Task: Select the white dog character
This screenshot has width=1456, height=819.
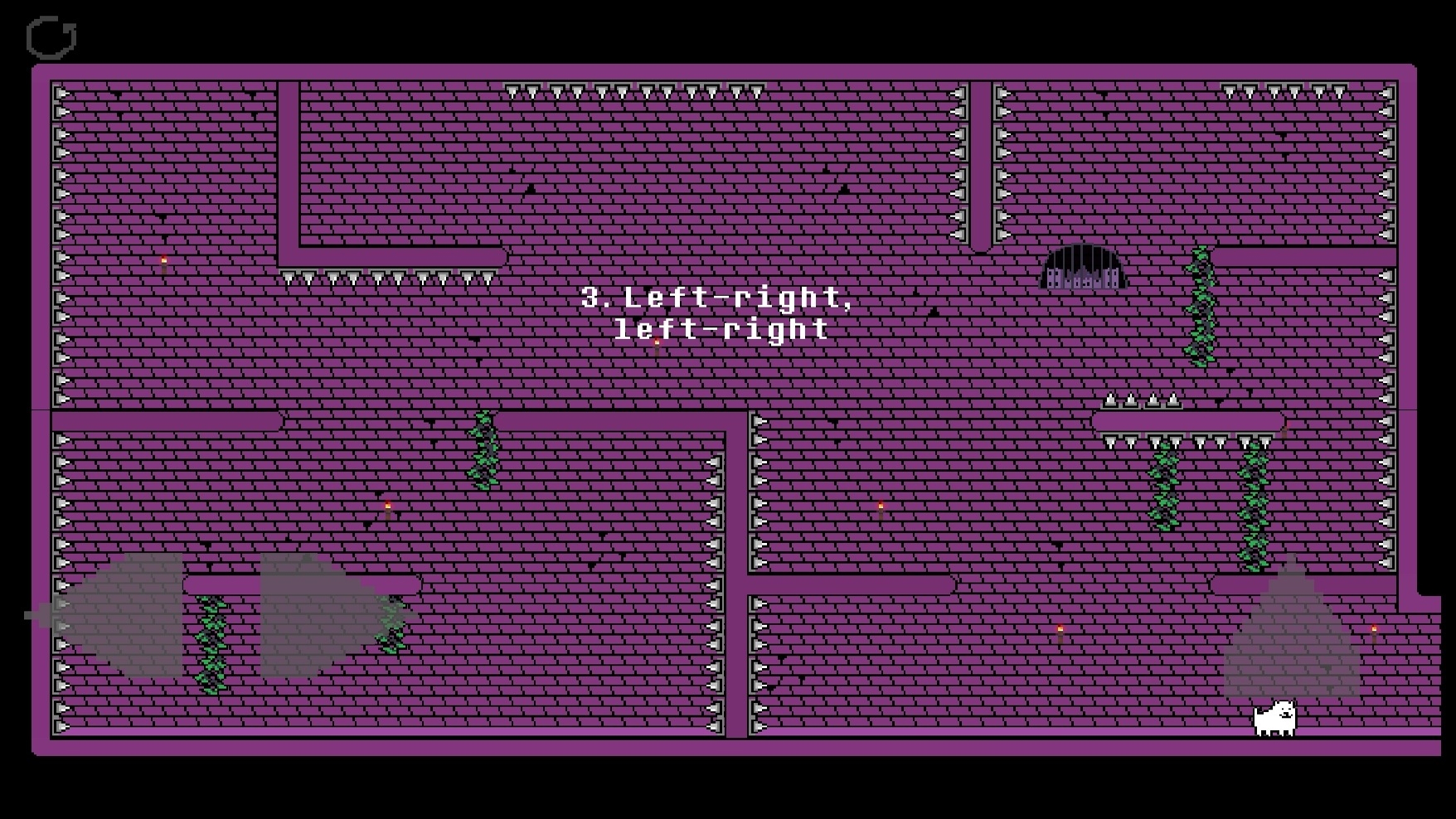Action: pos(1274,720)
